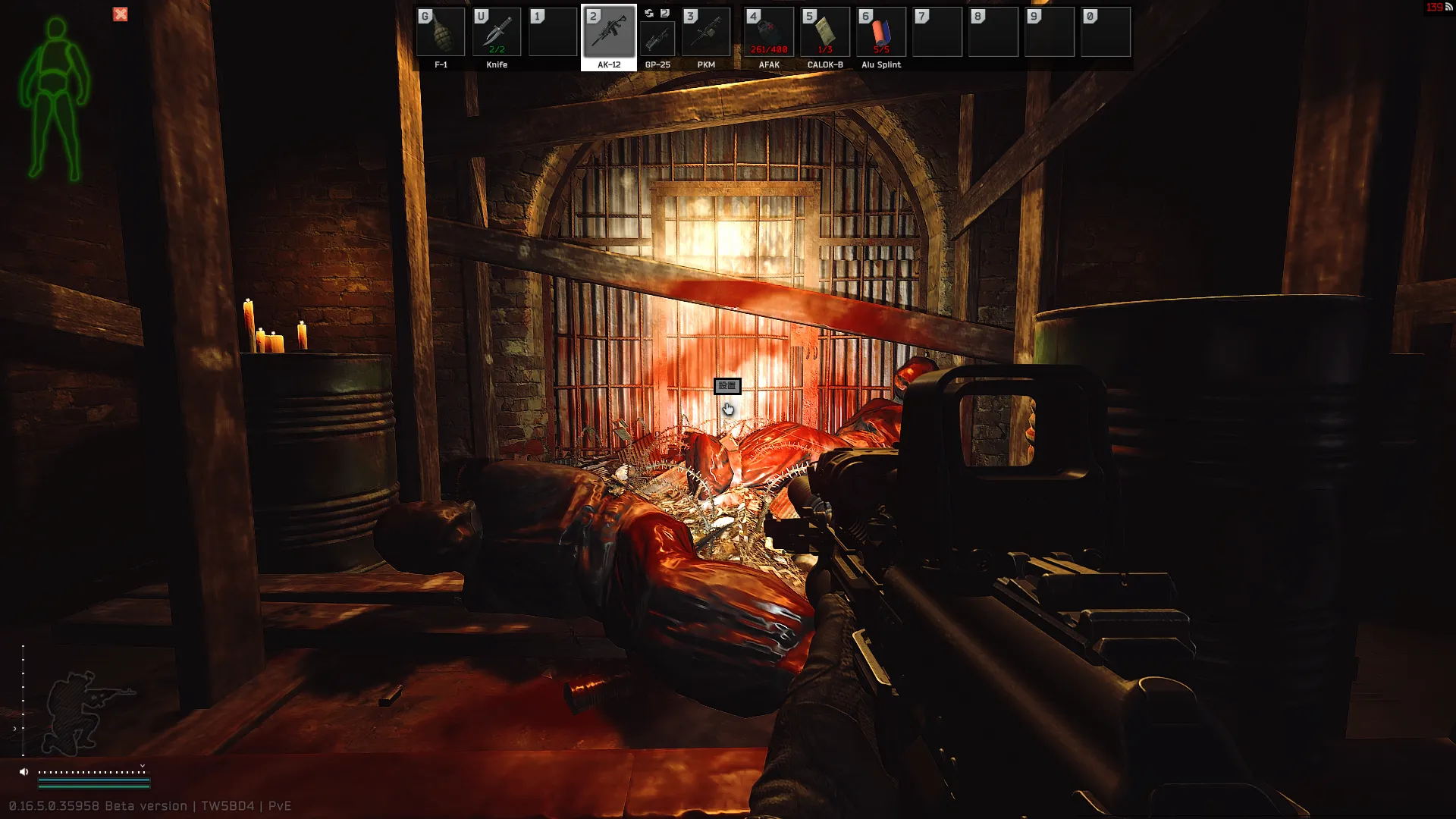Click the red X icon

(x=121, y=14)
